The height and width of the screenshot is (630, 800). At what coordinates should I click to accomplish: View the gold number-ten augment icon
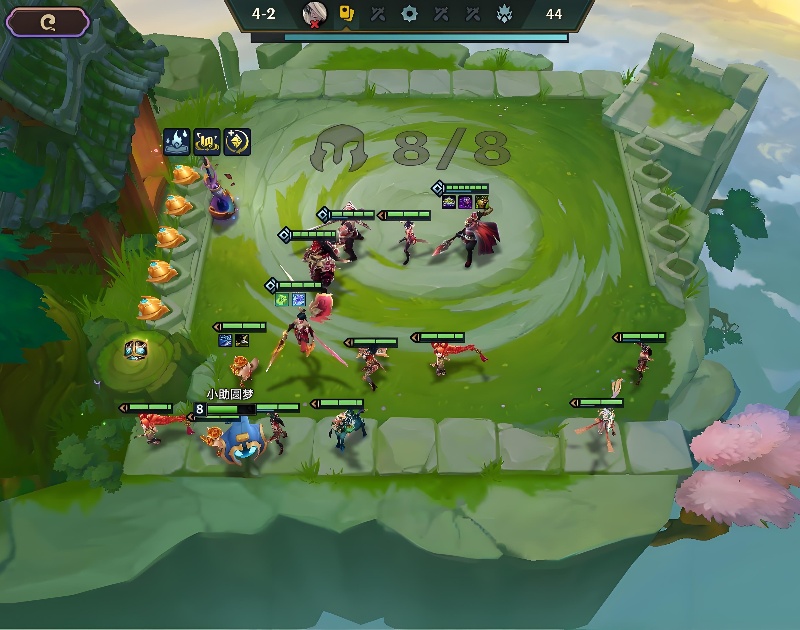click(207, 142)
